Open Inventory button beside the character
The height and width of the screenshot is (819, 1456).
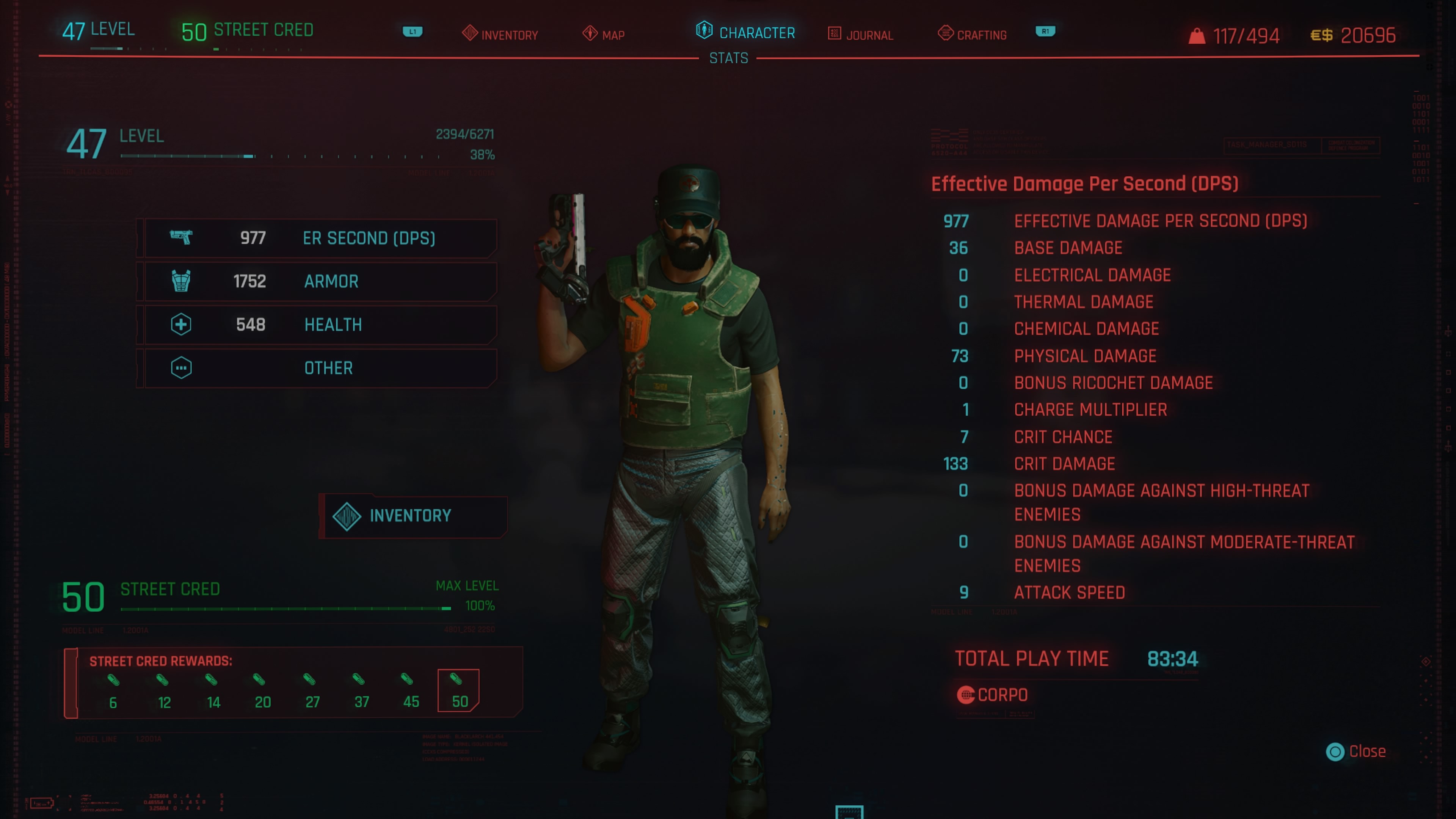412,516
